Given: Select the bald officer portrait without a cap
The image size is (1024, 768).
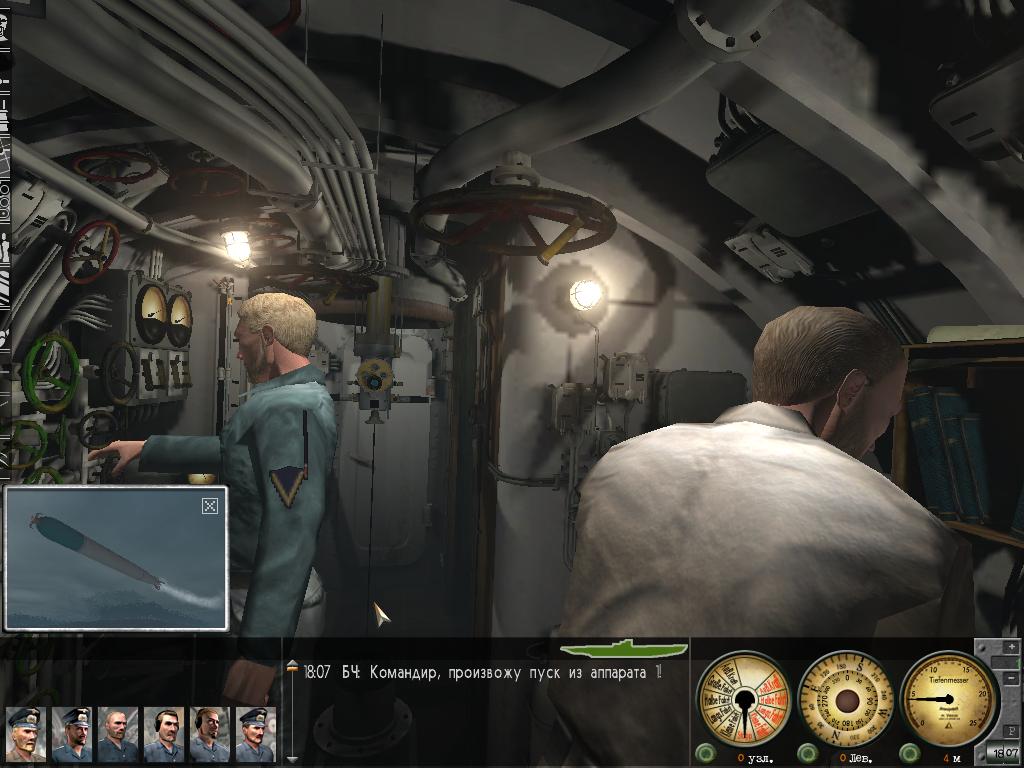Looking at the screenshot, I should click(x=117, y=735).
